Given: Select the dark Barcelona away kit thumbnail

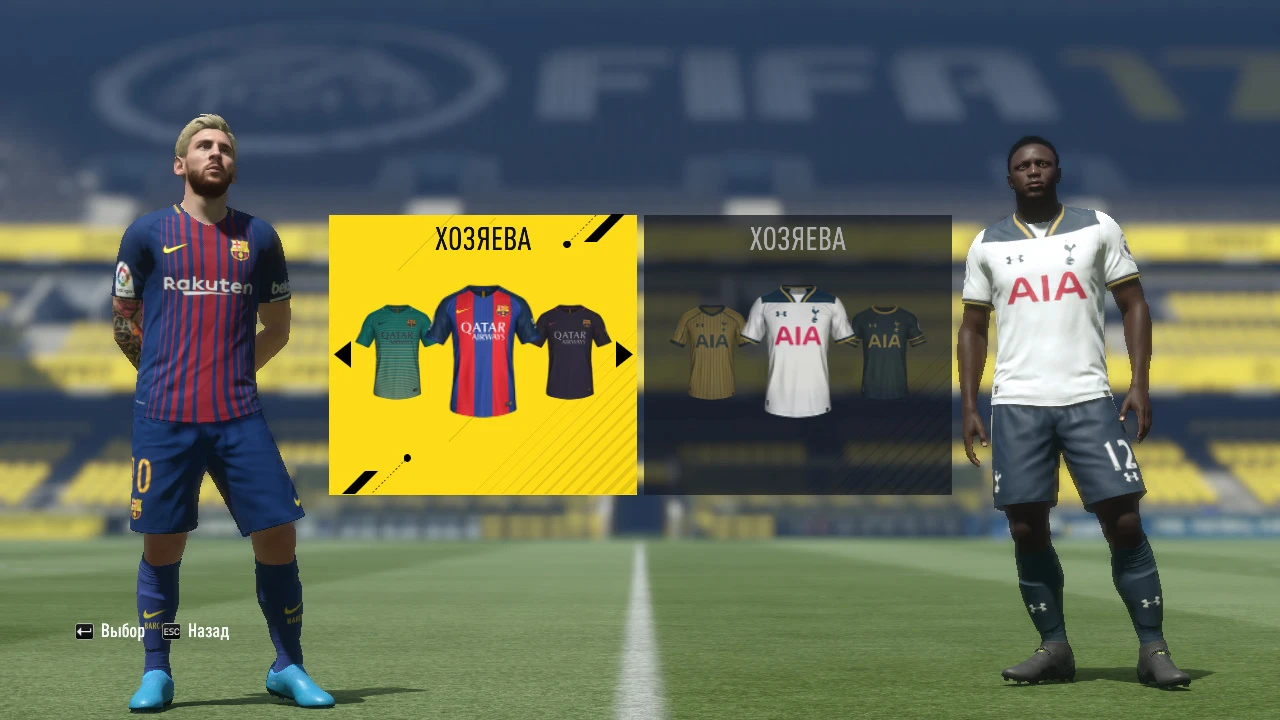Looking at the screenshot, I should 570,345.
